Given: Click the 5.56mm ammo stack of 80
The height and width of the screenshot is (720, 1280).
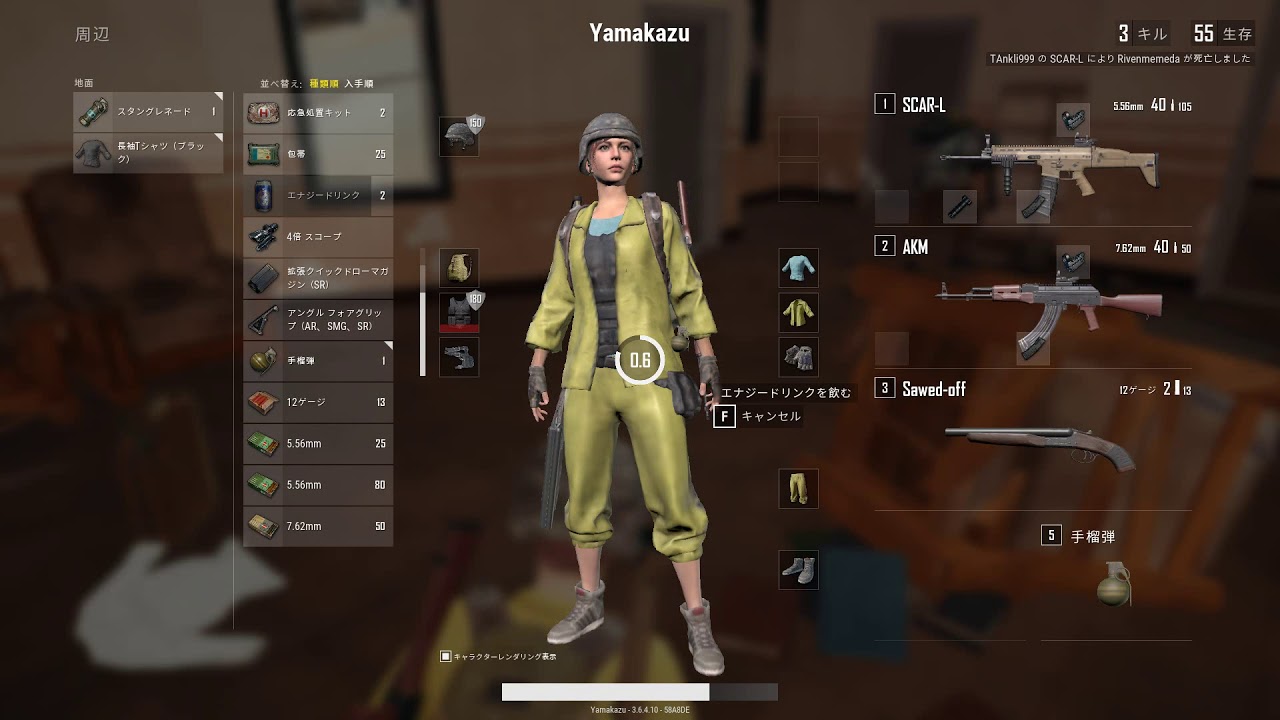Looking at the screenshot, I should click(x=263, y=484).
